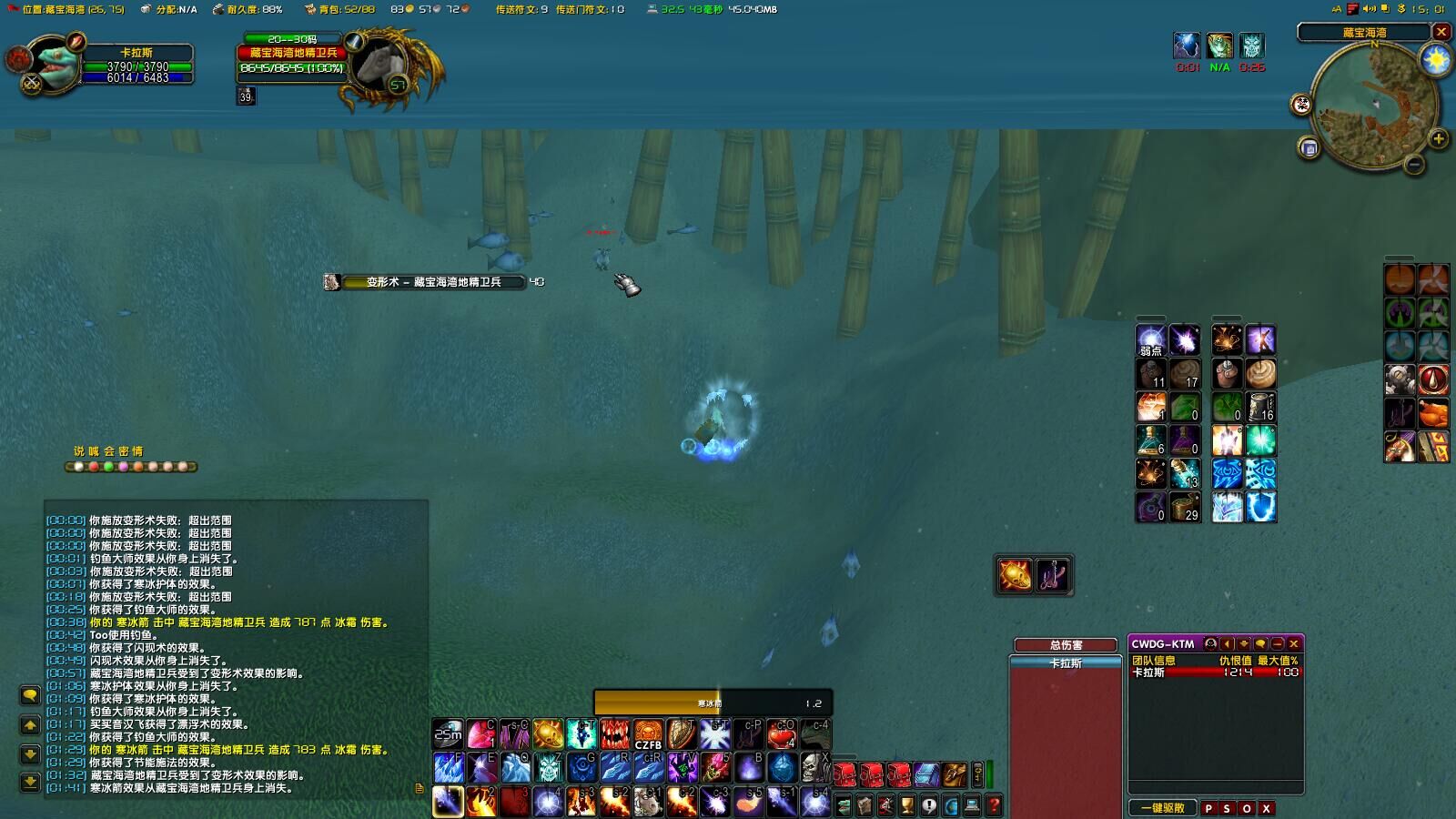Select the 总伤害 damage meter header
Image resolution: width=1456 pixels, height=819 pixels.
(x=1066, y=645)
